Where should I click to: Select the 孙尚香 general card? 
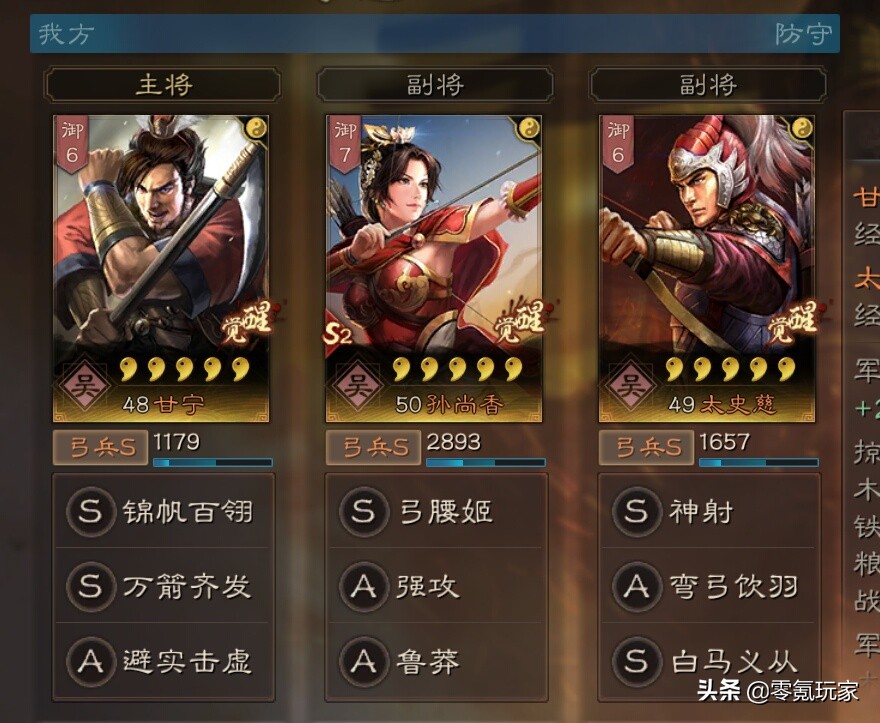[434, 268]
